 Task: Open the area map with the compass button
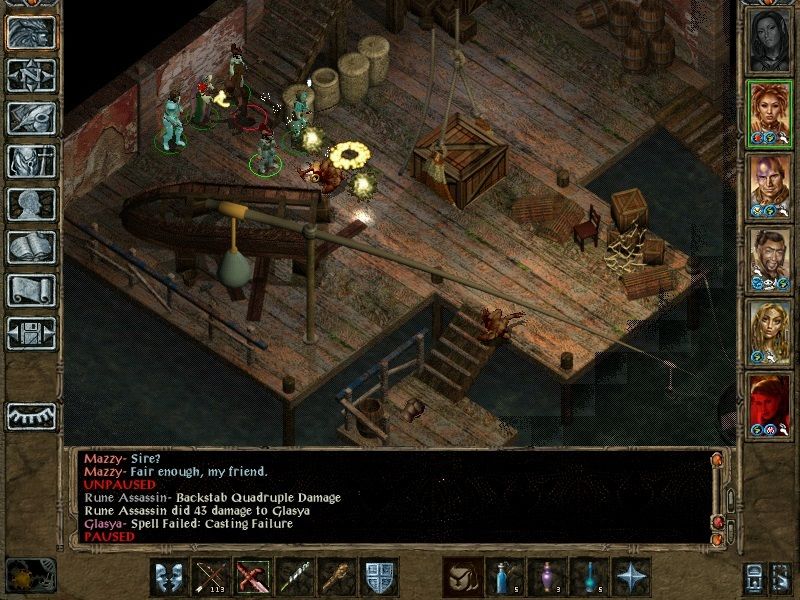pyautogui.click(x=31, y=75)
